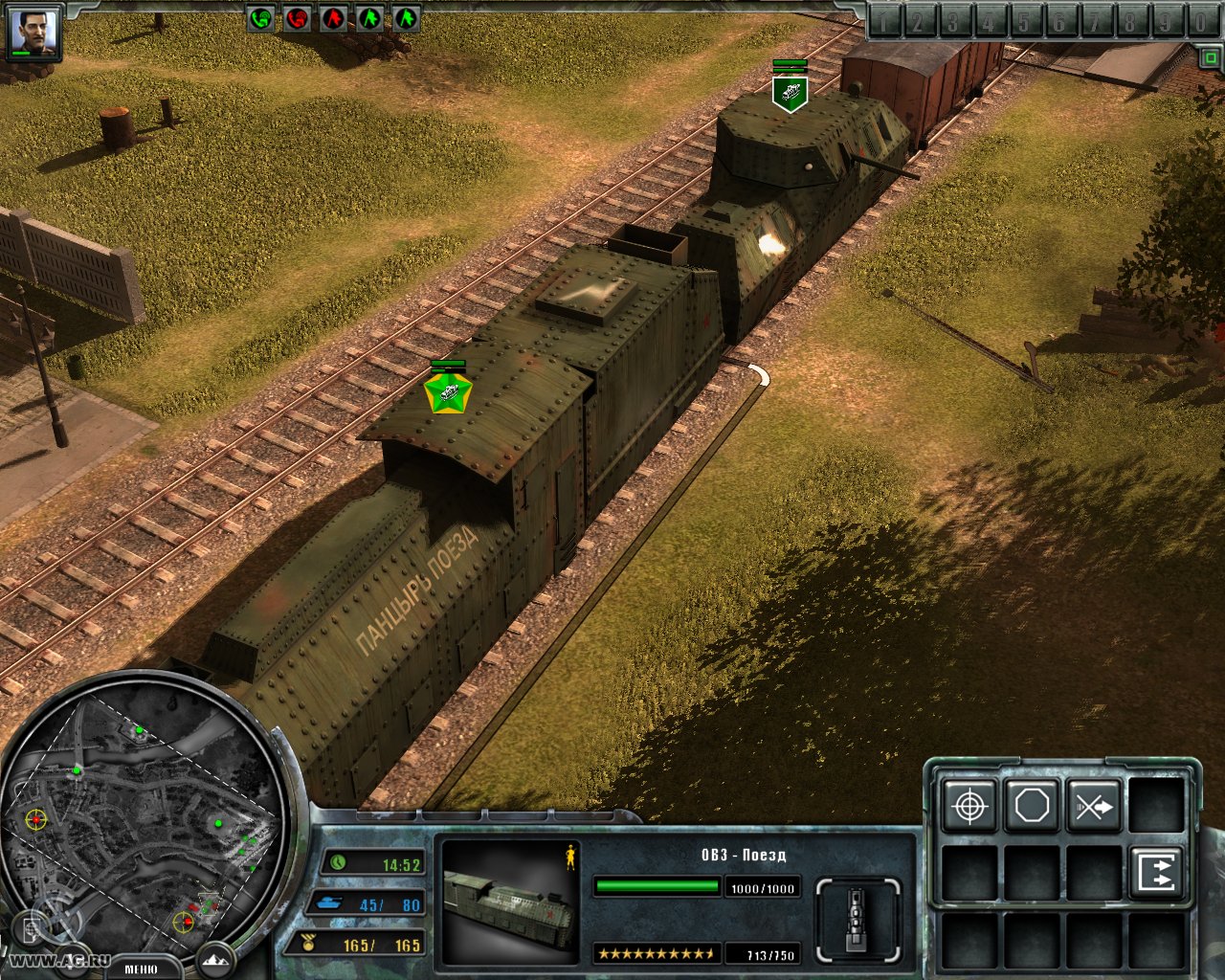Viewport: 1225px width, 980px height.
Task: Click the green telephone call icon
Action: 260,18
